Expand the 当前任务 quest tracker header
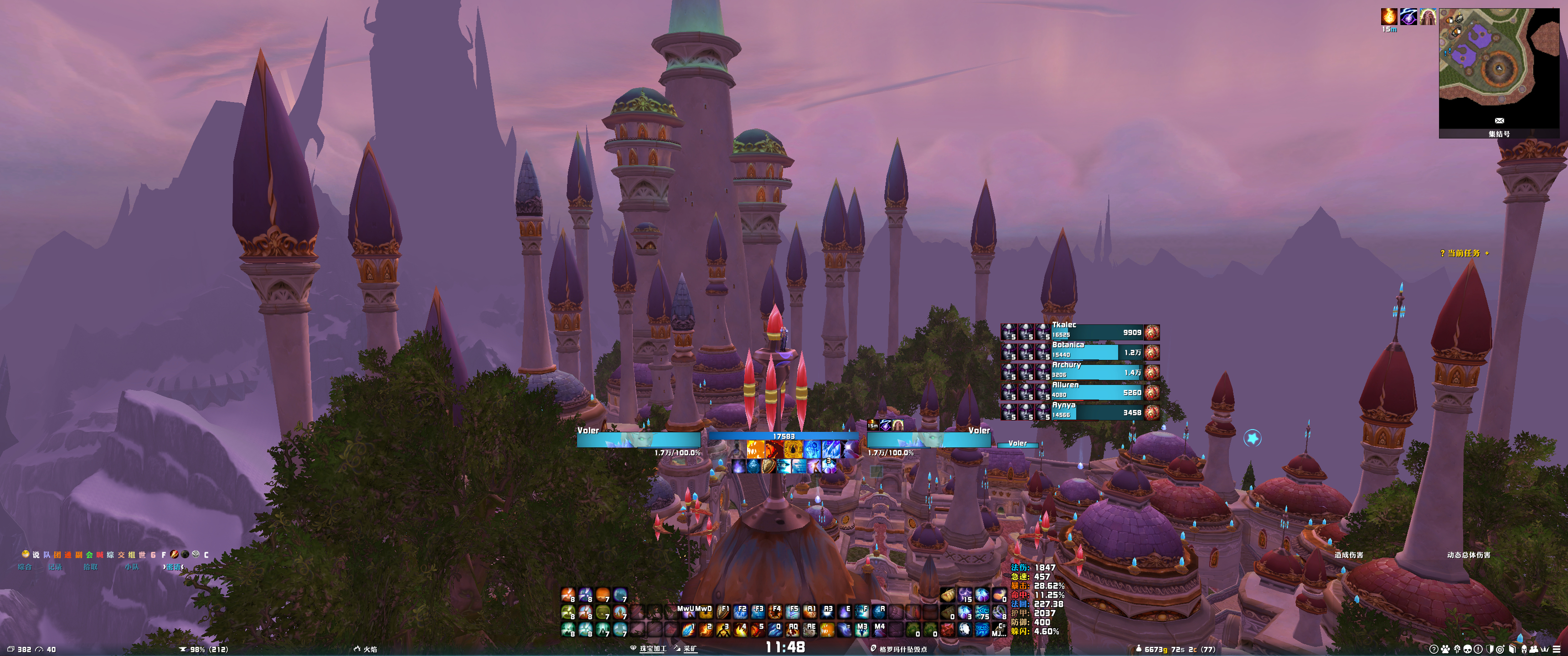The image size is (1568, 656). [1463, 253]
